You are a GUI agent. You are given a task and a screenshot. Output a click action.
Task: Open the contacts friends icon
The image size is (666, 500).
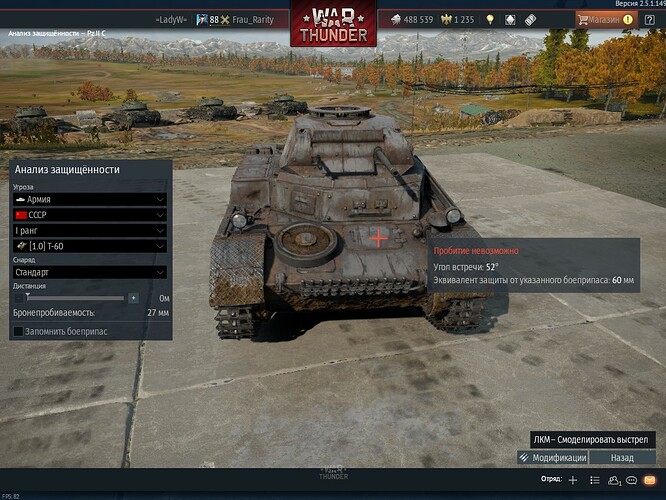(614, 480)
